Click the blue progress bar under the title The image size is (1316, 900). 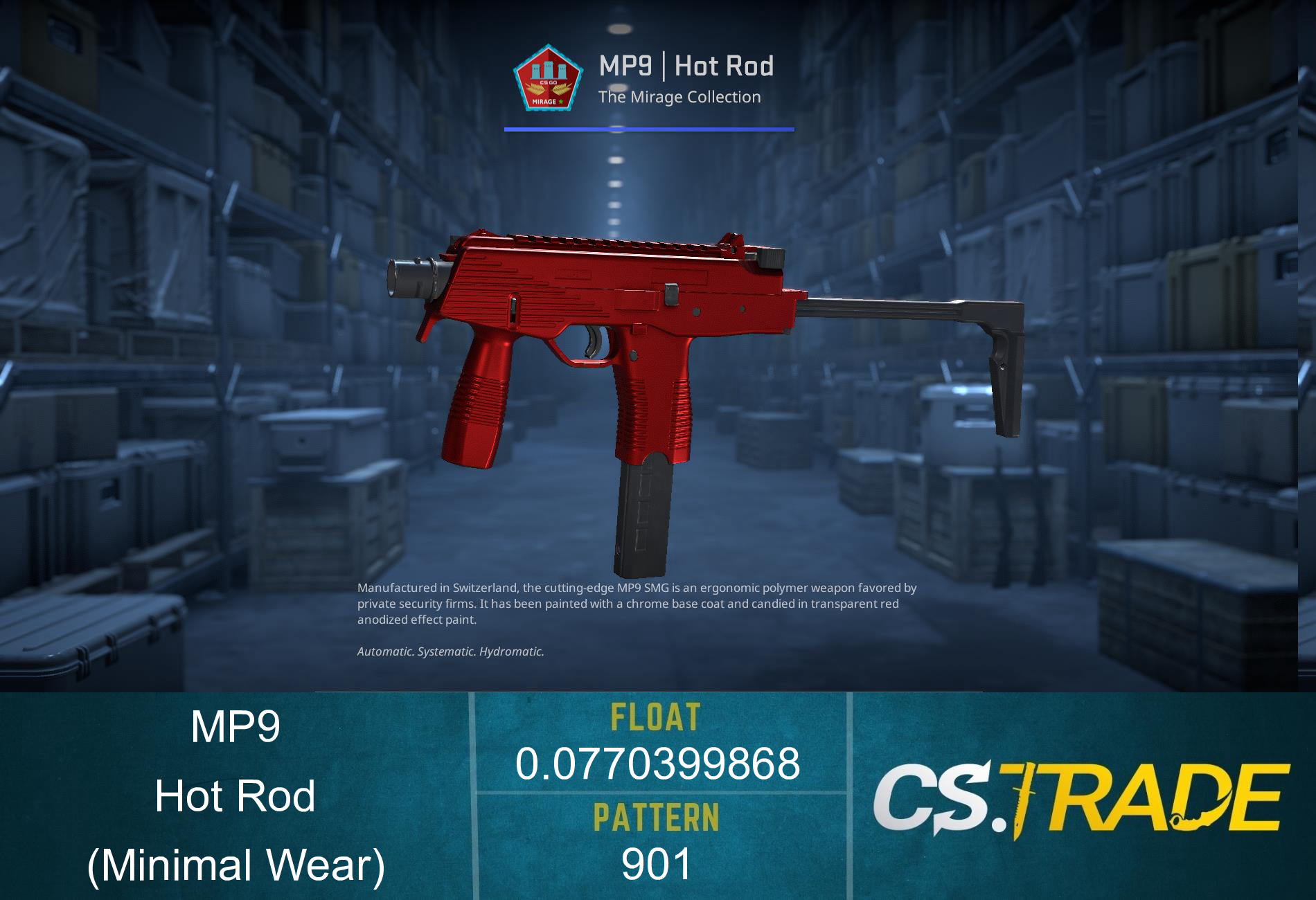[649, 129]
